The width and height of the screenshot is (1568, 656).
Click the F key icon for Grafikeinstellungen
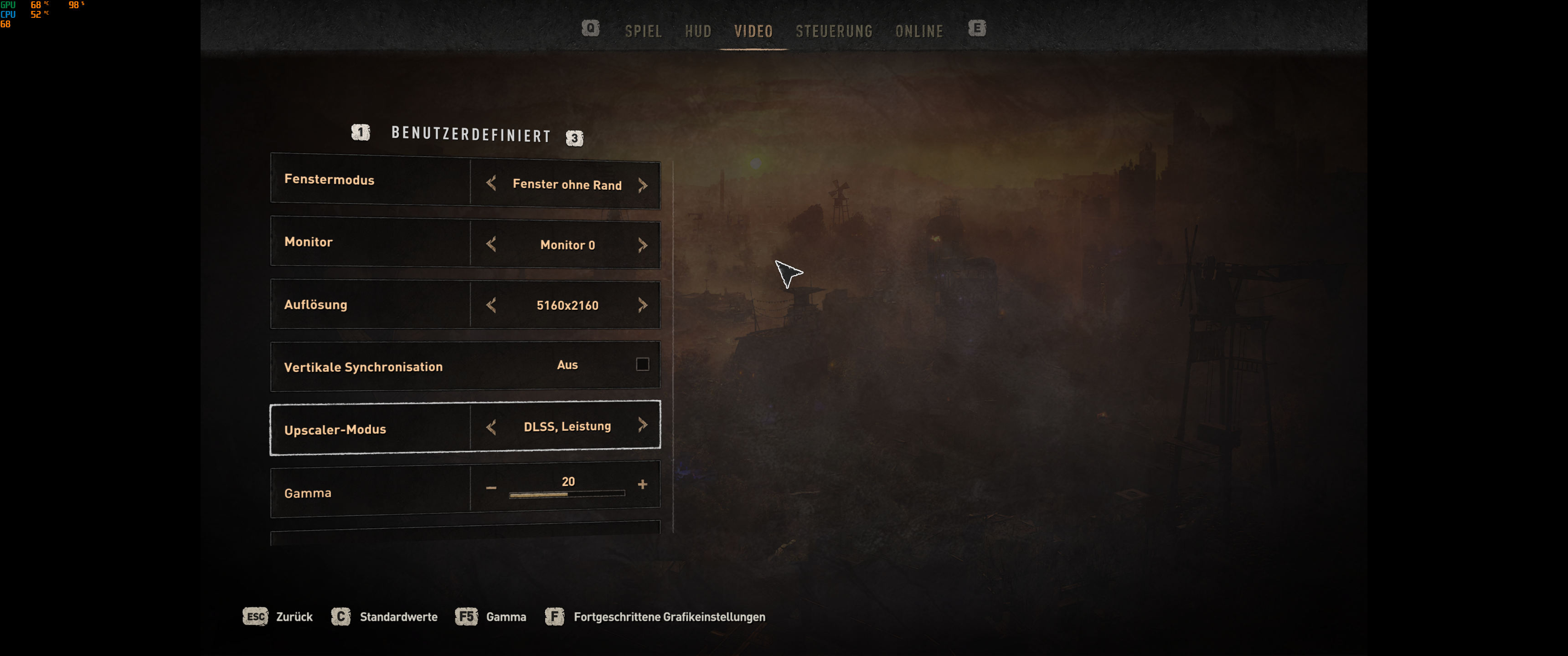click(x=555, y=616)
